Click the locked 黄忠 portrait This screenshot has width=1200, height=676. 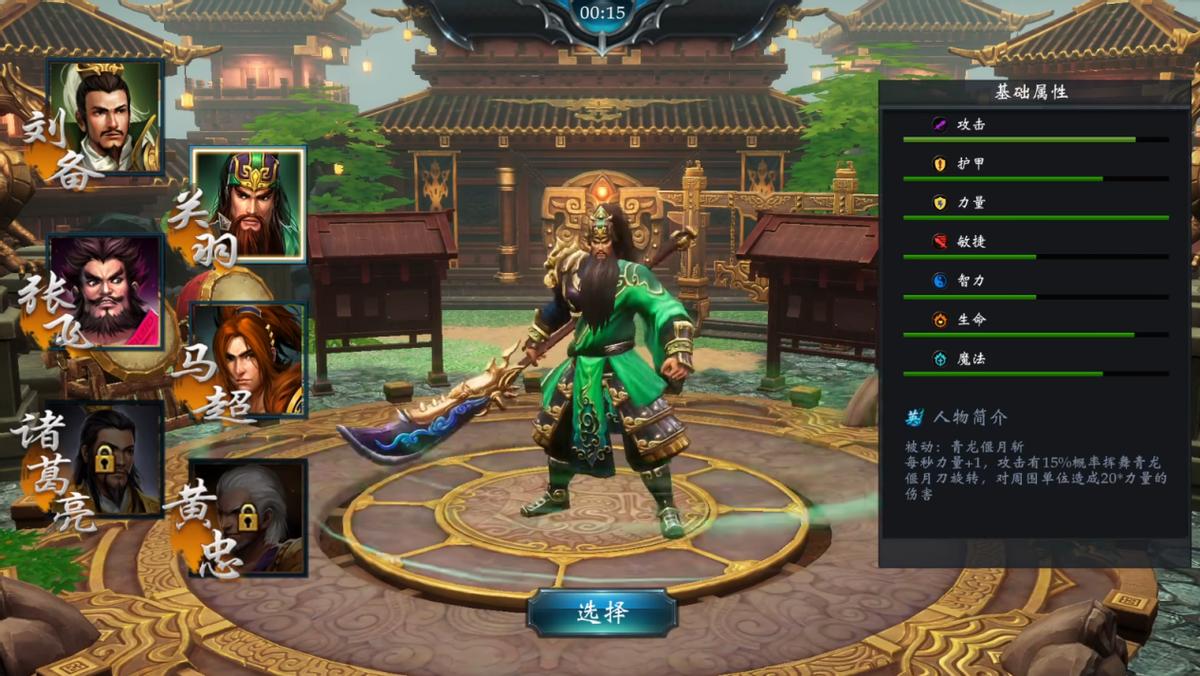(250, 516)
